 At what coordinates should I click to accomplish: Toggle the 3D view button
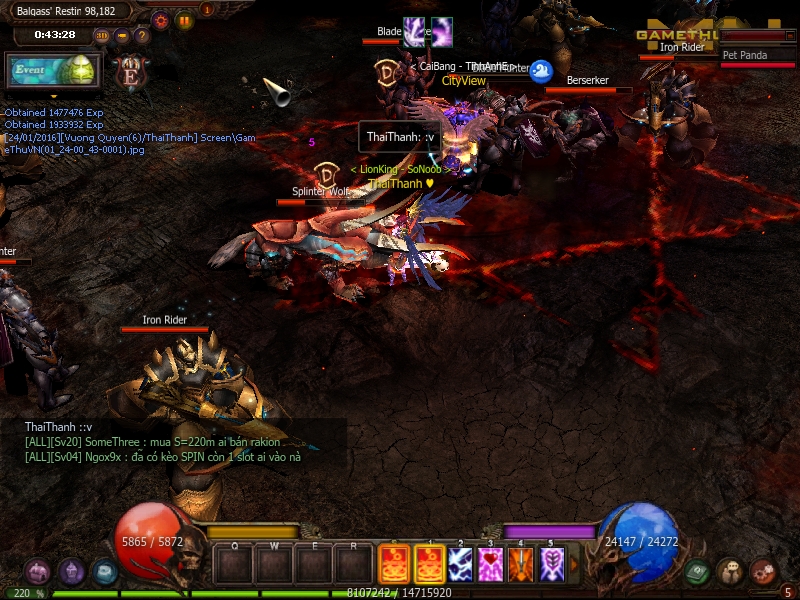pos(102,36)
